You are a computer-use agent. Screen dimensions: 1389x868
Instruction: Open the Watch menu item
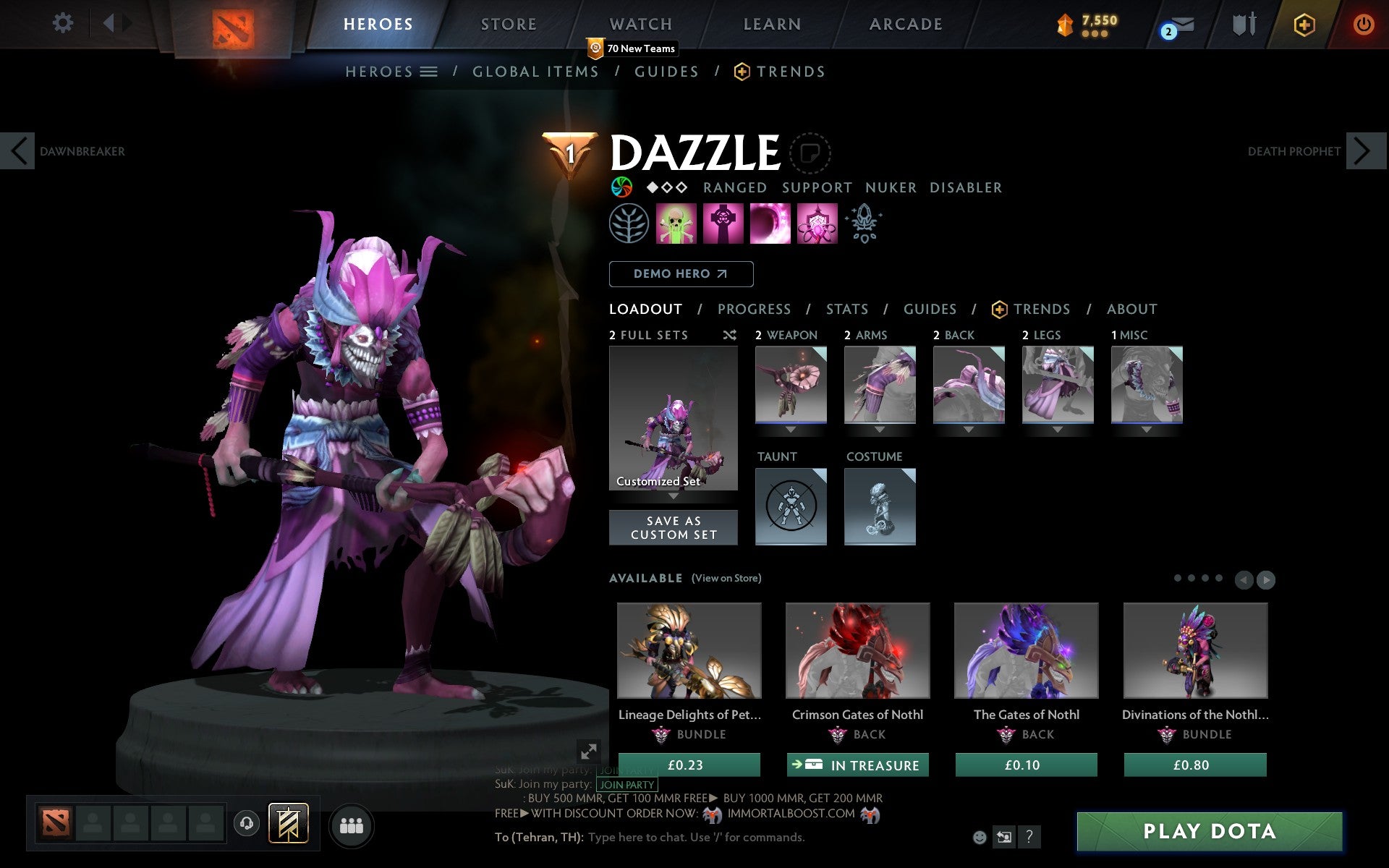pyautogui.click(x=640, y=23)
